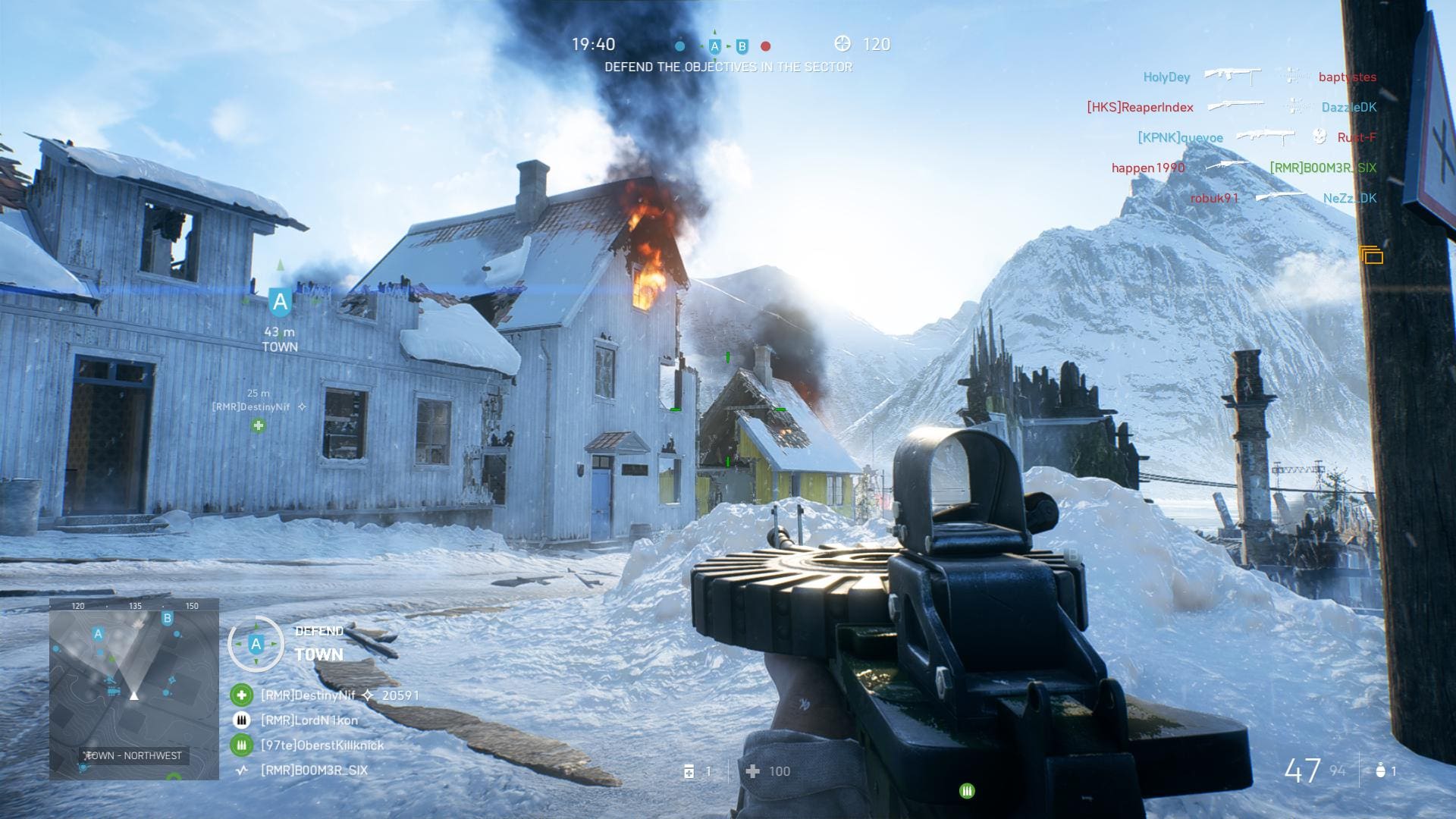The width and height of the screenshot is (1456, 819).
Task: Select [RMR]B00M3R_SIX squad list row
Action: [314, 770]
